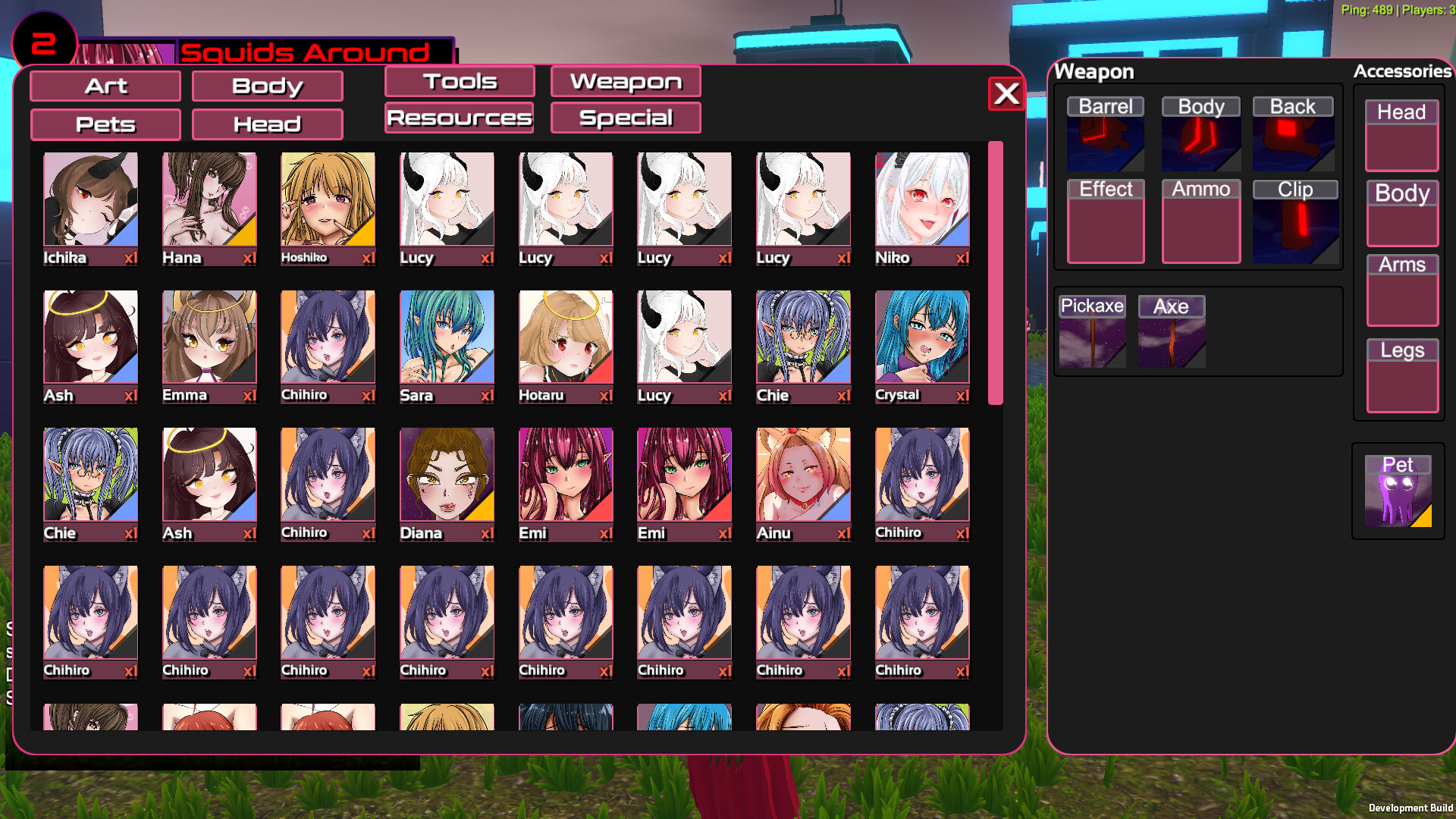Click the Tools category button
1456x819 pixels.
pos(459,81)
